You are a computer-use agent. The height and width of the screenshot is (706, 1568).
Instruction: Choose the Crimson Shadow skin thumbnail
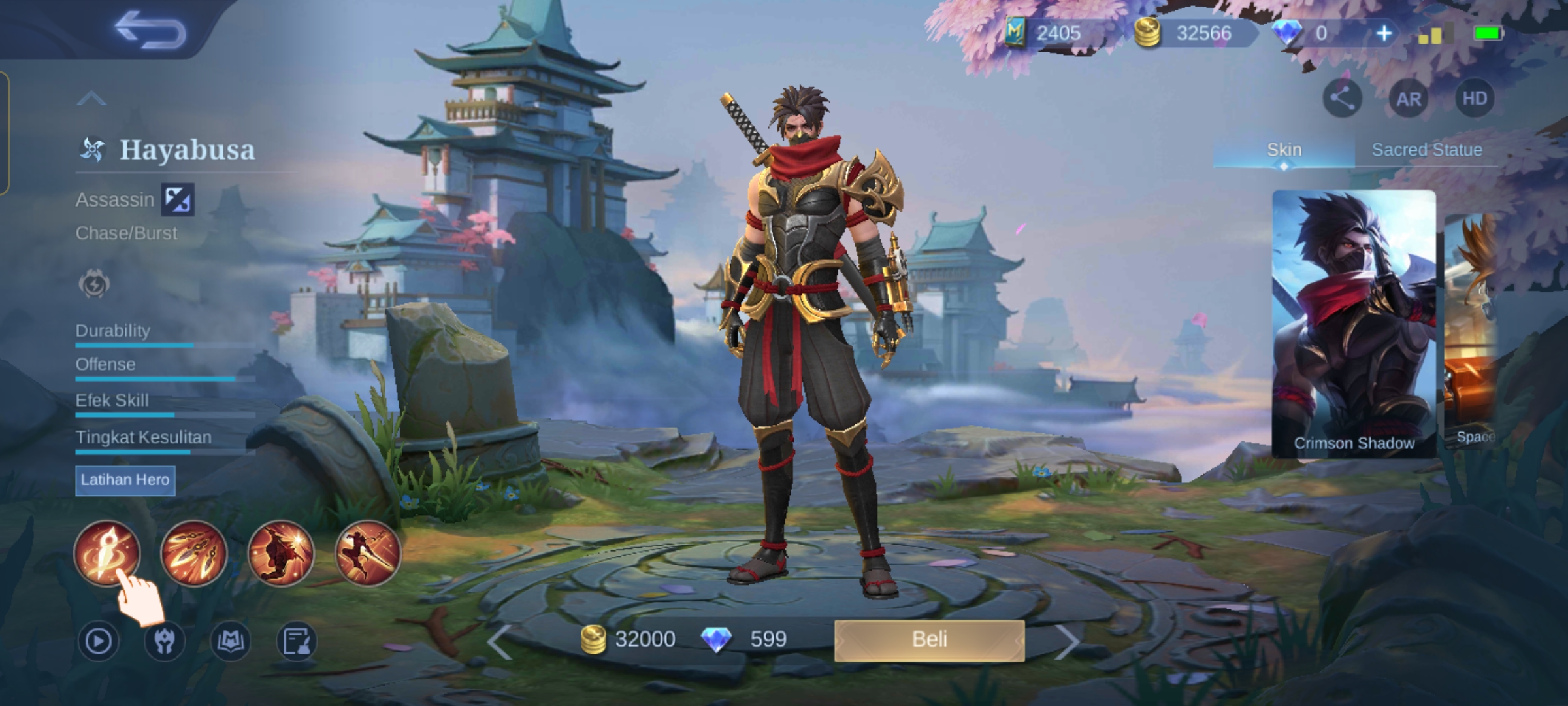(x=1354, y=324)
